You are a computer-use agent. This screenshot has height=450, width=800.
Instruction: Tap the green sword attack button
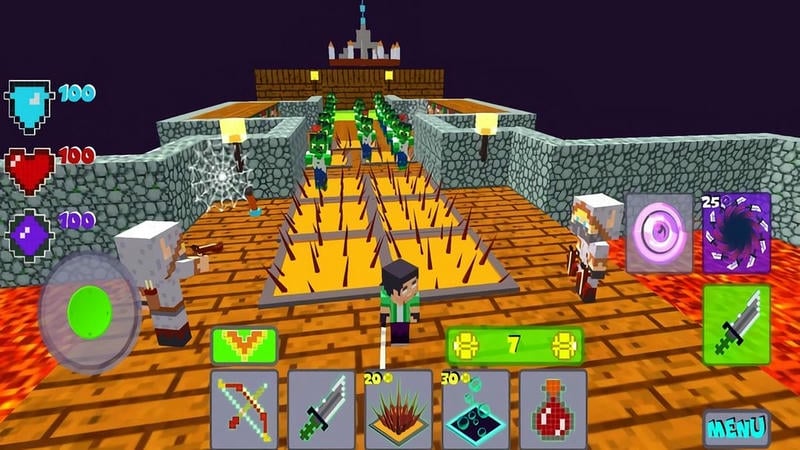pyautogui.click(x=736, y=325)
